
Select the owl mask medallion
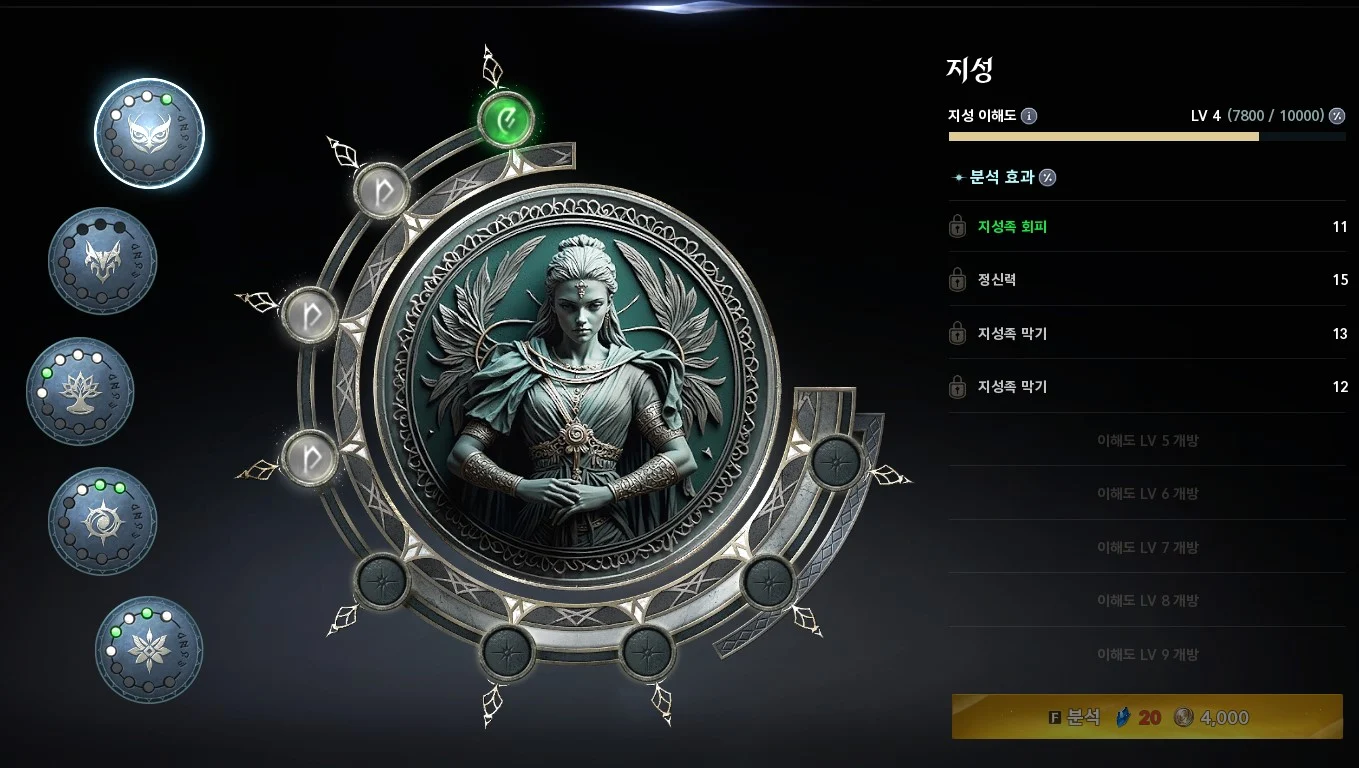pyautogui.click(x=149, y=133)
